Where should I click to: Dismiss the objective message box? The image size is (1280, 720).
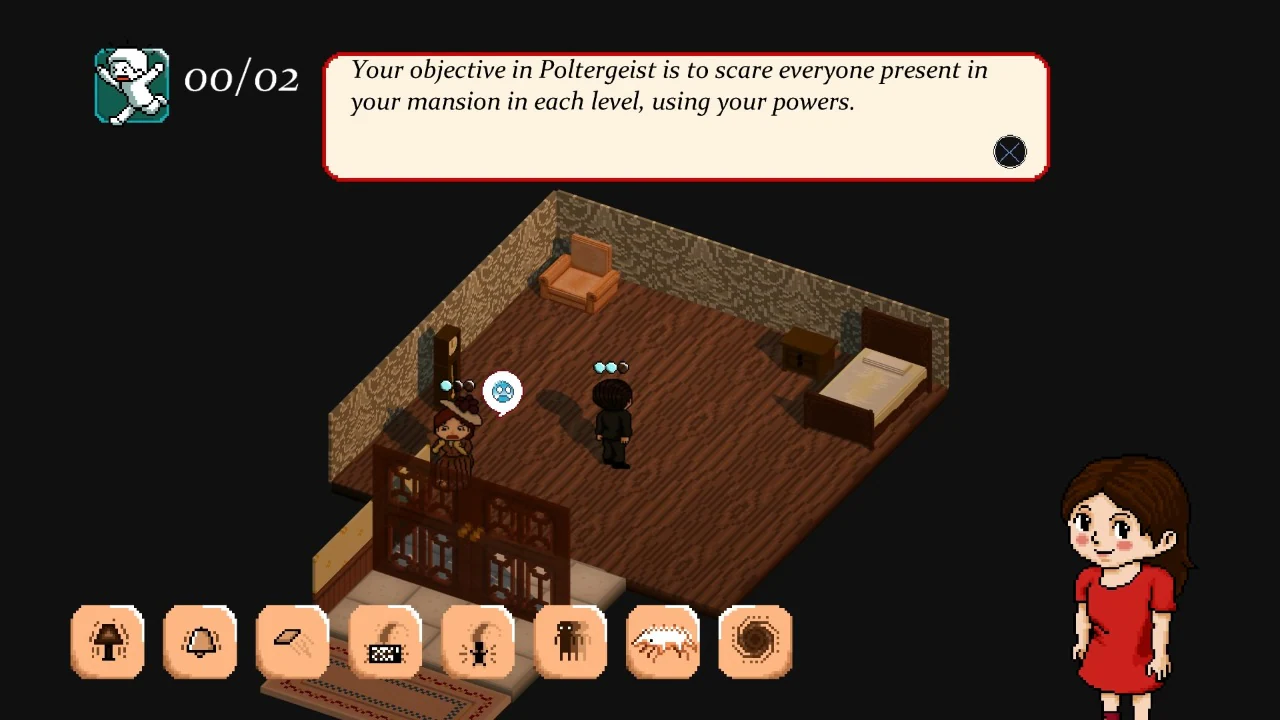click(x=1009, y=151)
